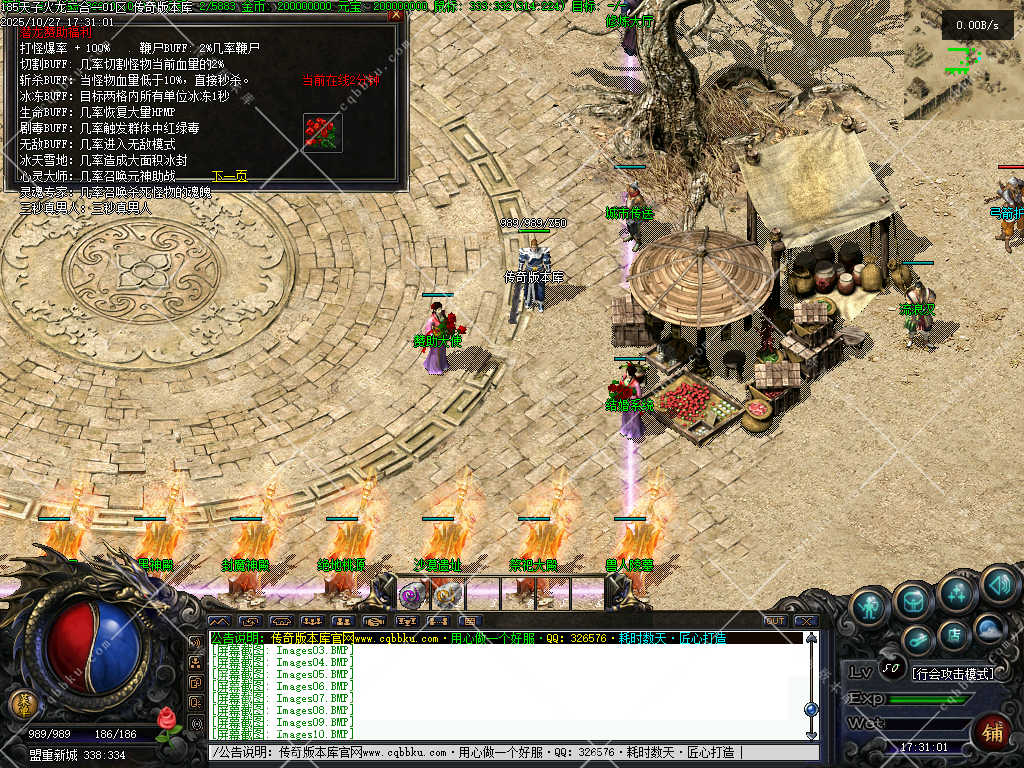1024x768 pixels.
Task: Close the sponsor benefits info panel
Action: (x=396, y=16)
